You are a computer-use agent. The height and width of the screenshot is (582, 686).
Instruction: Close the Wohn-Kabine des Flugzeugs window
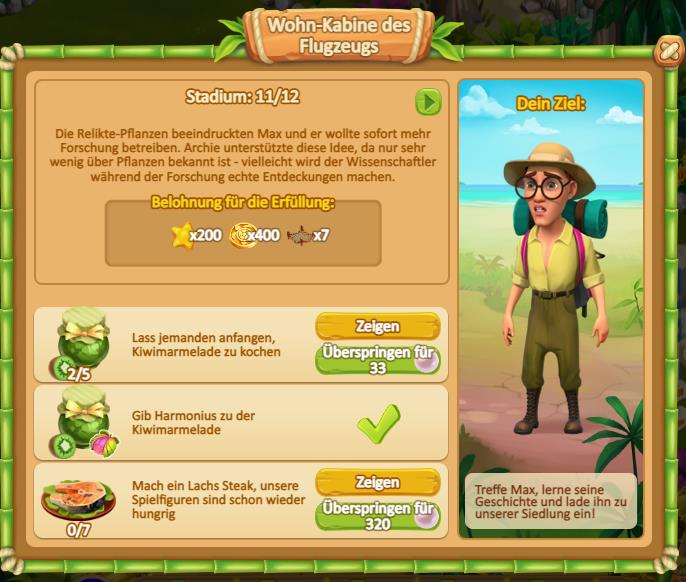[x=664, y=53]
